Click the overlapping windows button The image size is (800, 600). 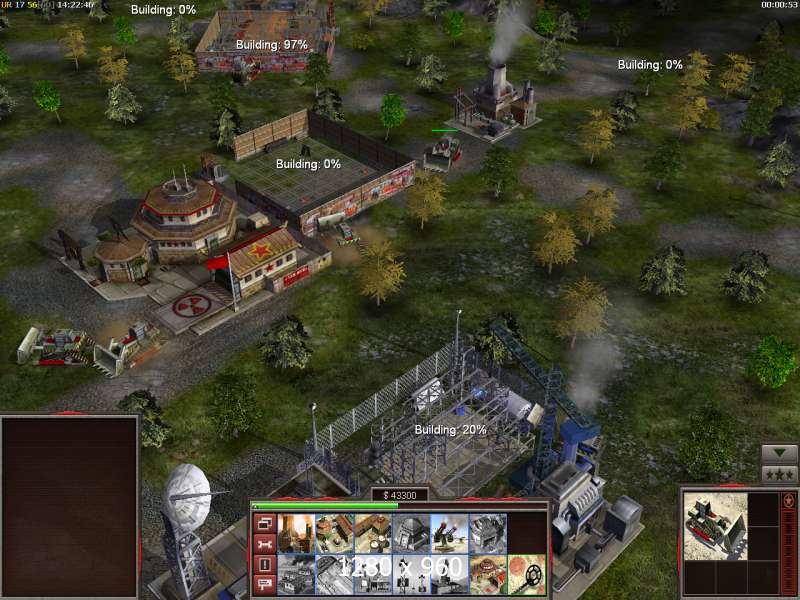(x=265, y=523)
